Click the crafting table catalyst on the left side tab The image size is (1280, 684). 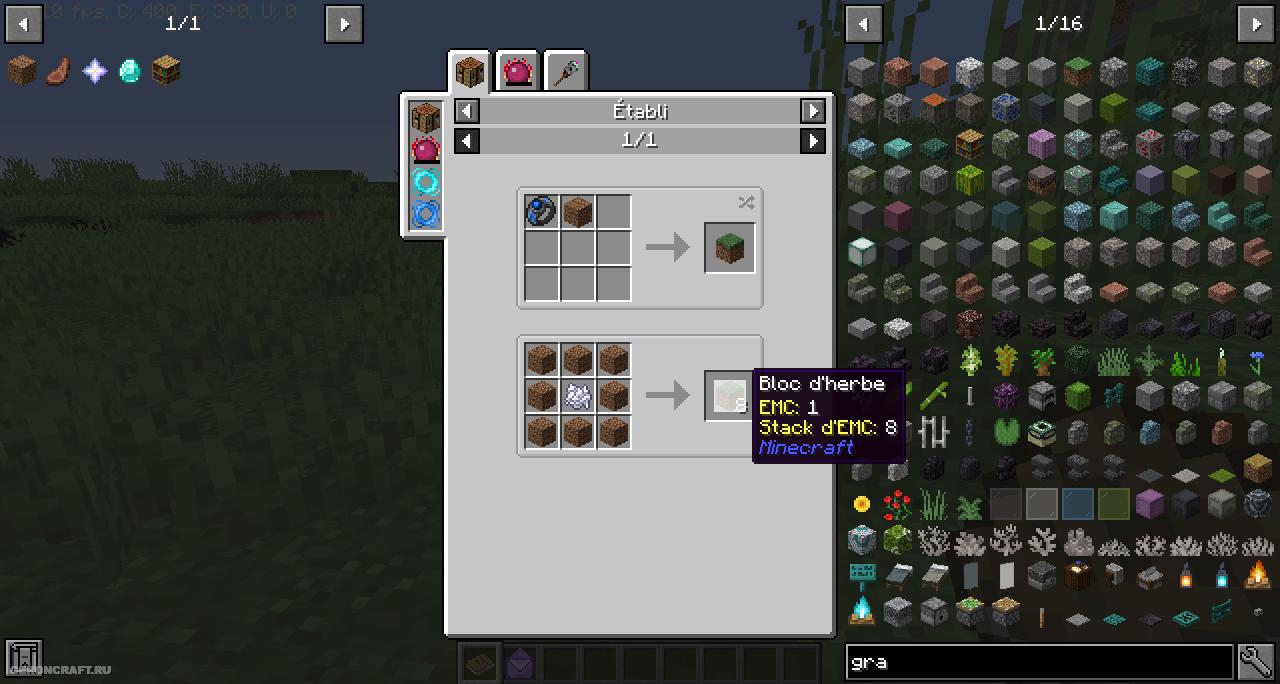(426, 117)
